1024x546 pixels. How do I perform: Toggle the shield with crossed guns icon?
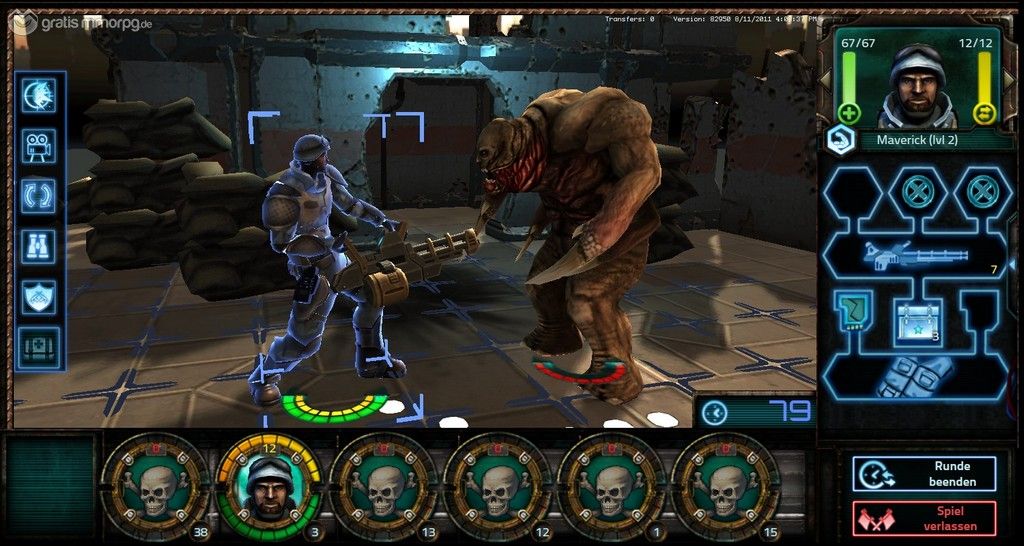(x=40, y=297)
